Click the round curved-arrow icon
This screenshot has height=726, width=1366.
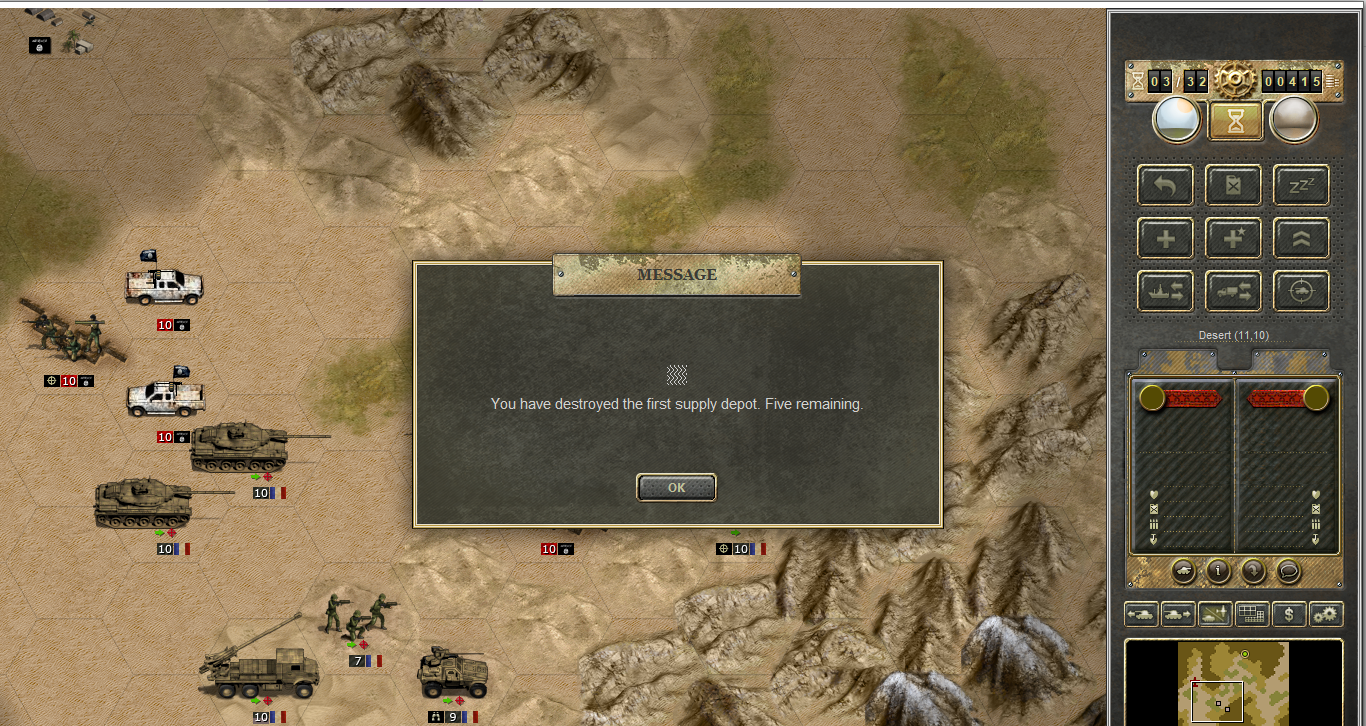pos(1252,571)
